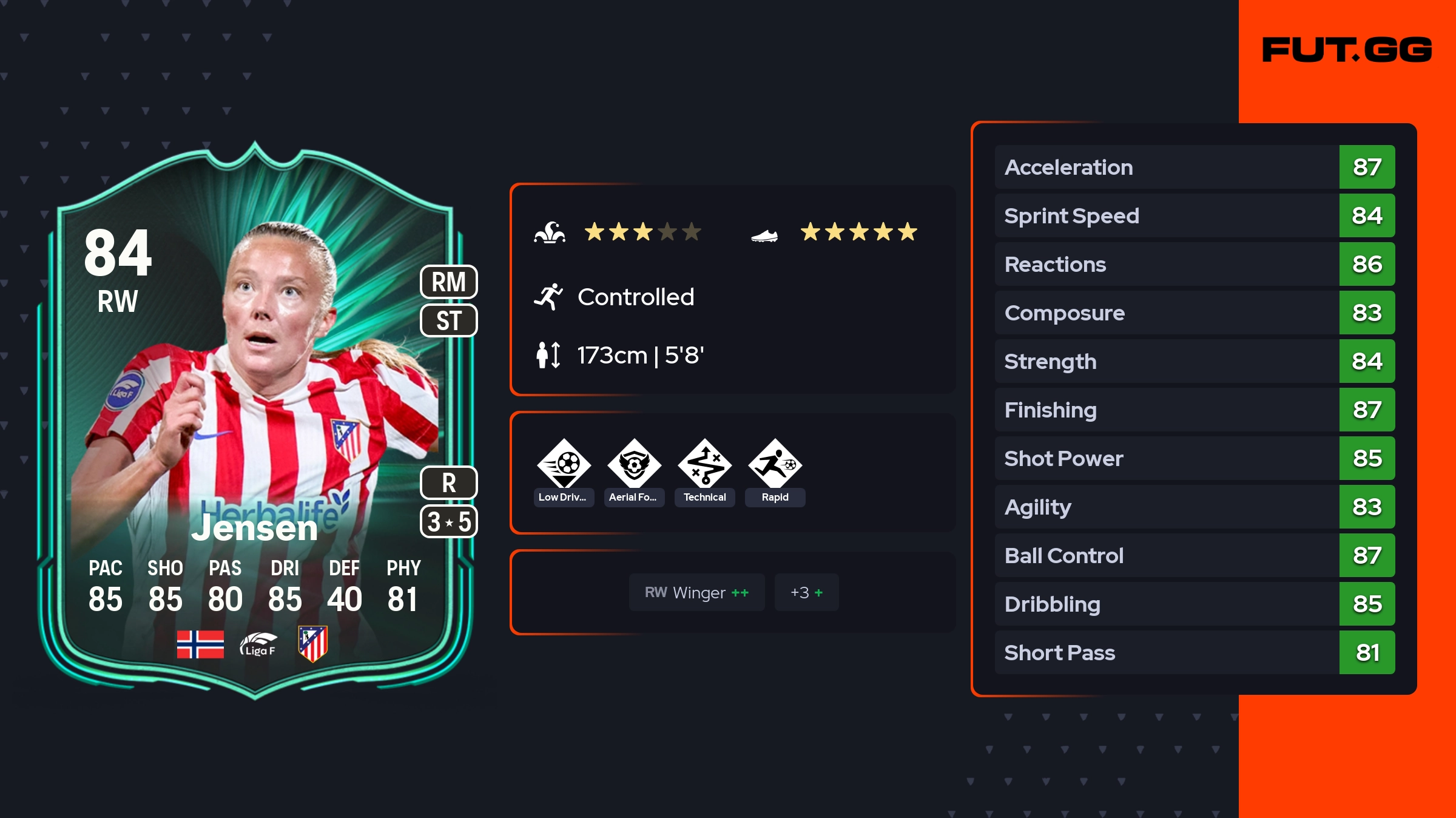This screenshot has width=1456, height=818.
Task: Select the Short Pass stat row
Action: [1194, 652]
